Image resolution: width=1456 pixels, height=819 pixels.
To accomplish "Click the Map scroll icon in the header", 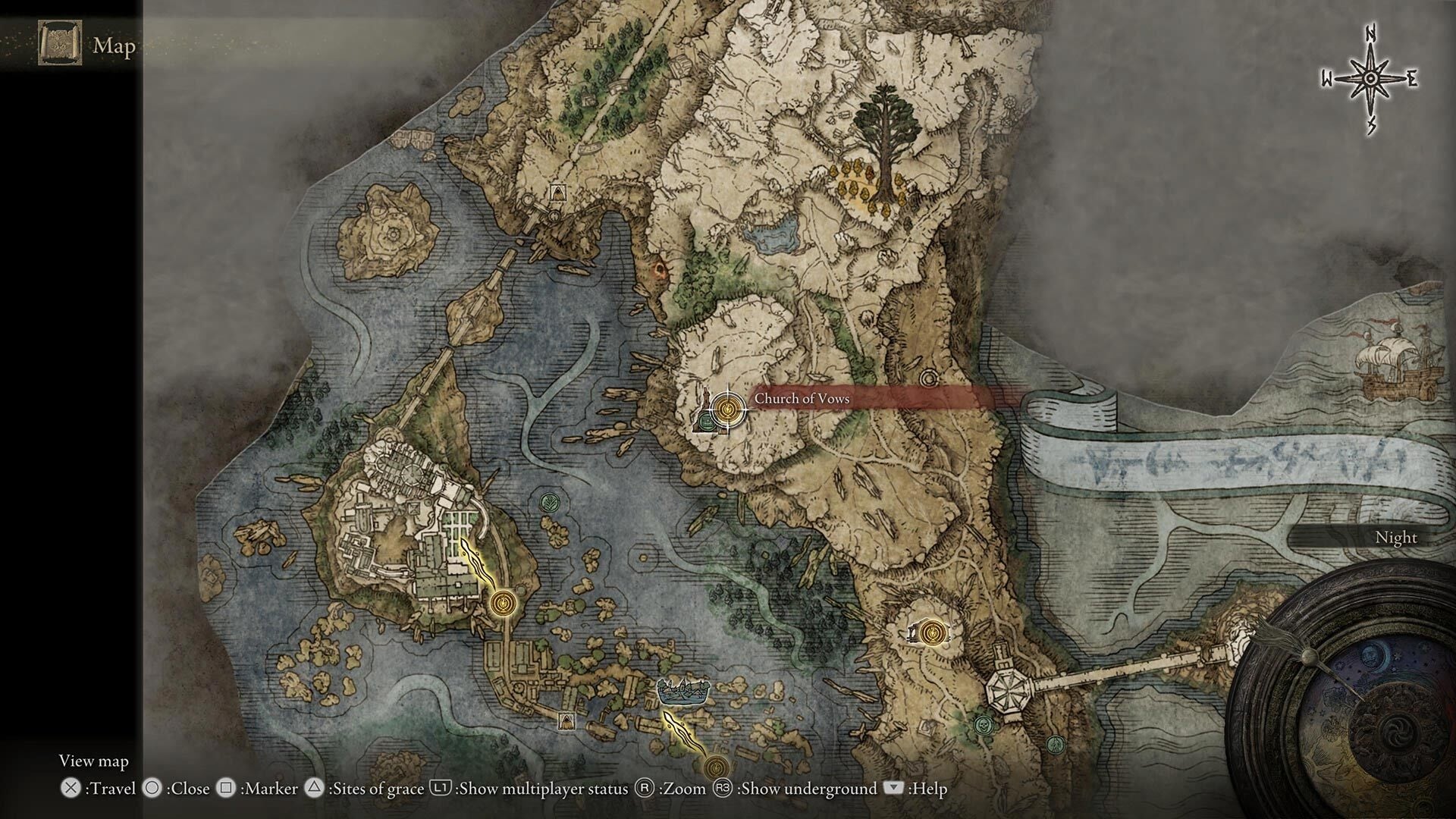I will coord(60,44).
